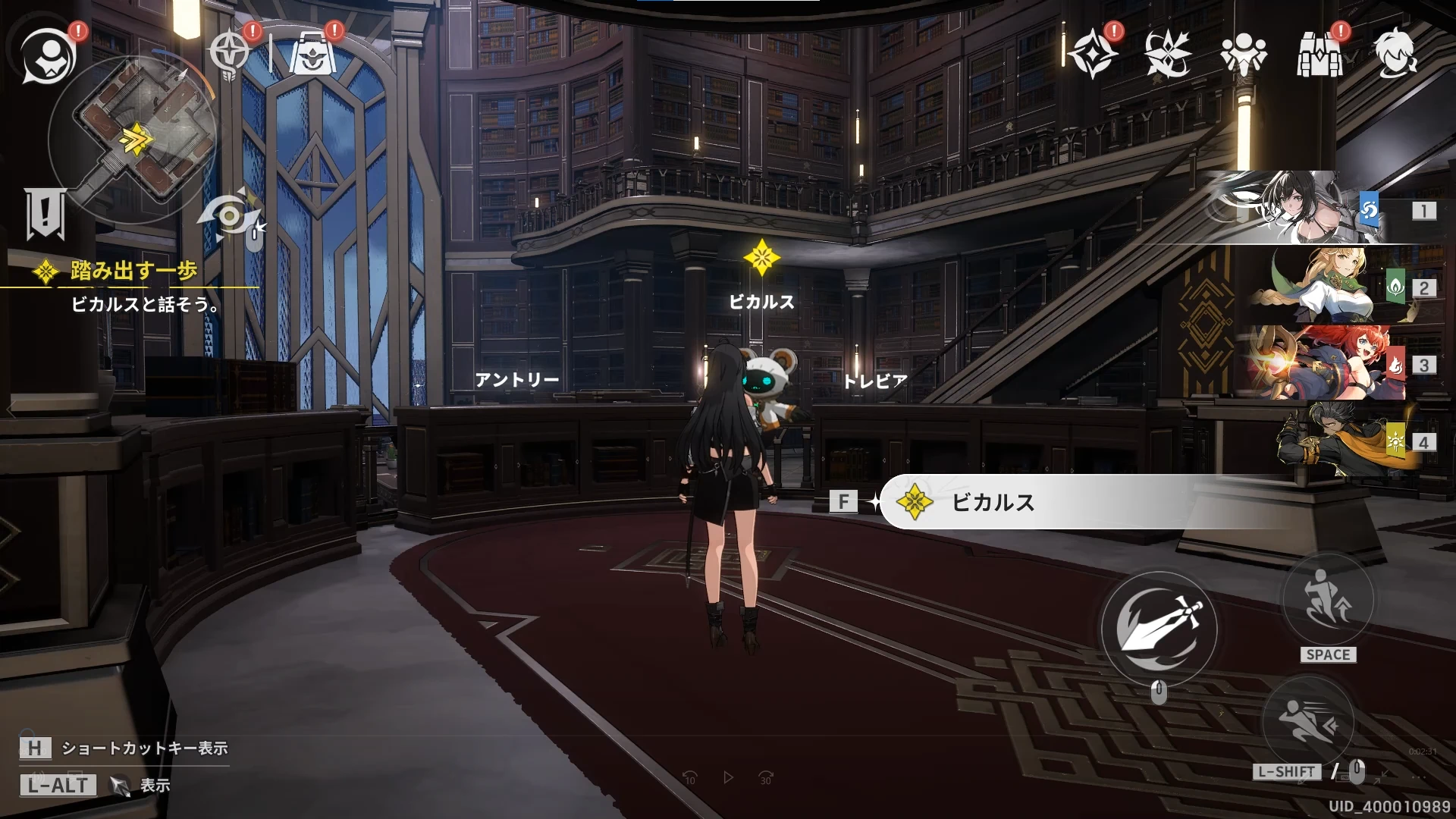
Task: Open the Echo gallery flower icon at top right
Action: 1168,53
